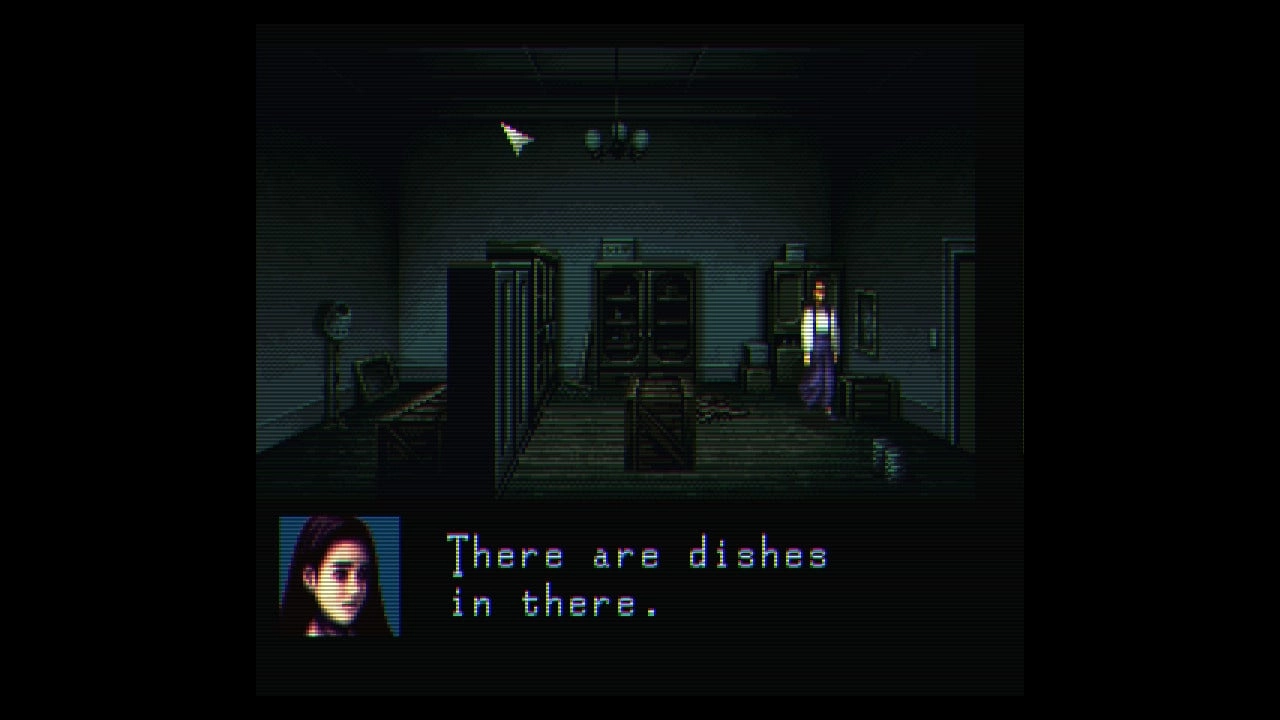Examine the wooden crate in the foreground
Screen dimensions: 1280x720
(660, 430)
